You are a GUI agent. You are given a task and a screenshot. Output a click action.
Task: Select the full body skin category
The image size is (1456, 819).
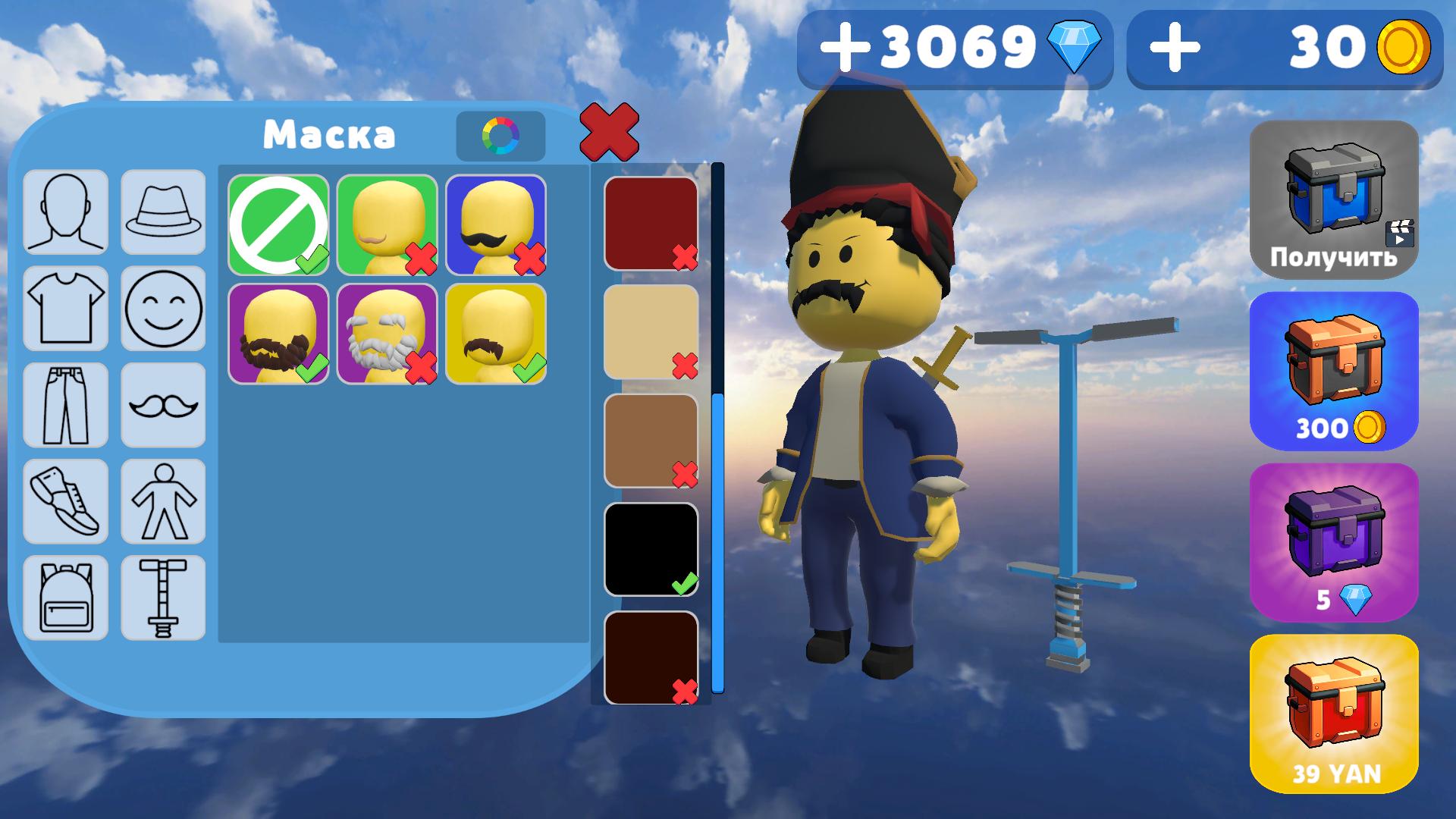point(163,500)
